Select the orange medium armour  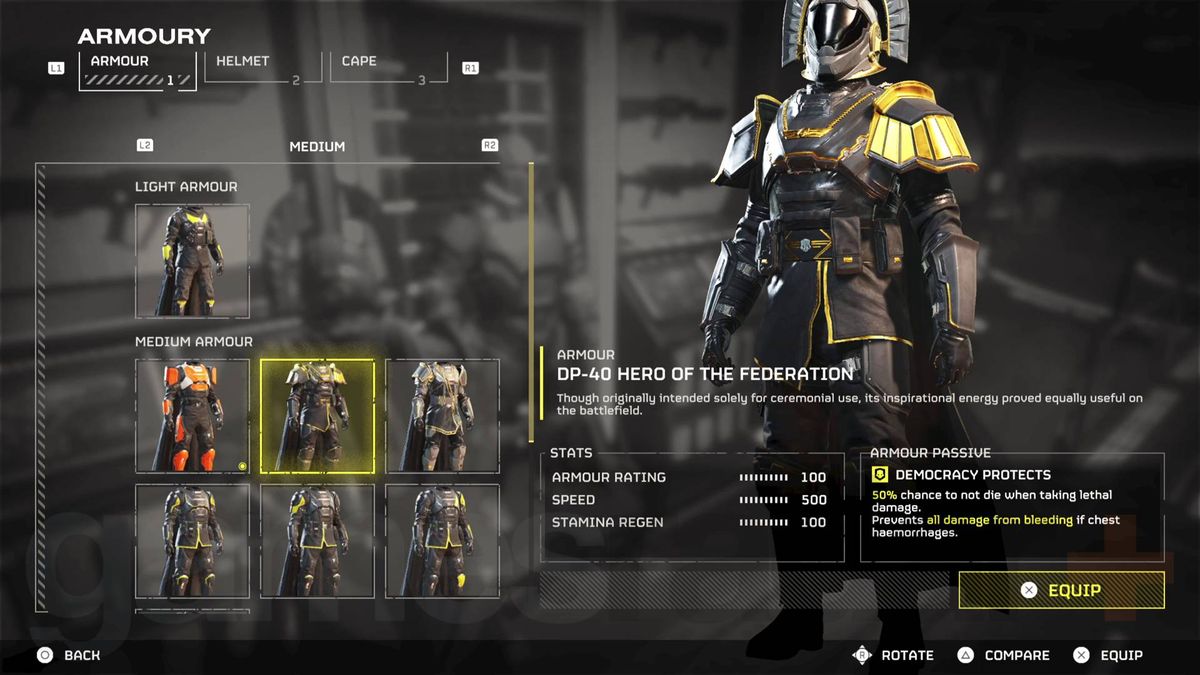192,416
